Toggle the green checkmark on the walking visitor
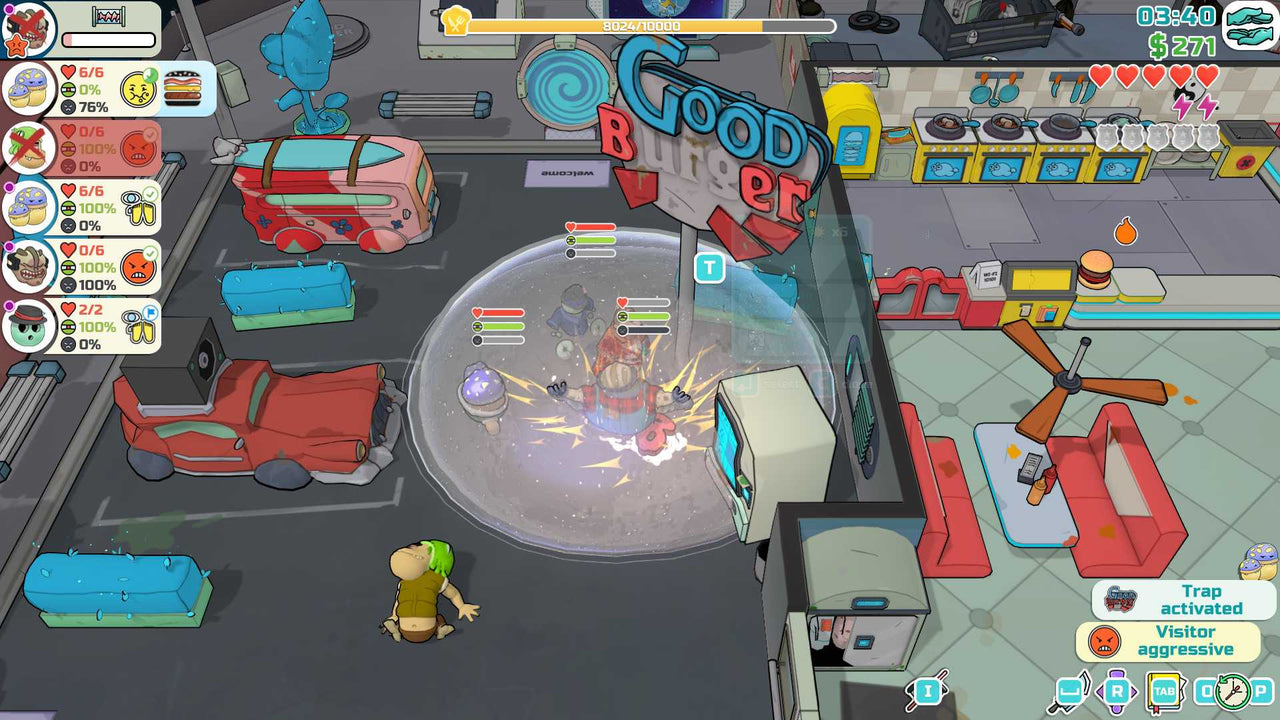 [148, 193]
